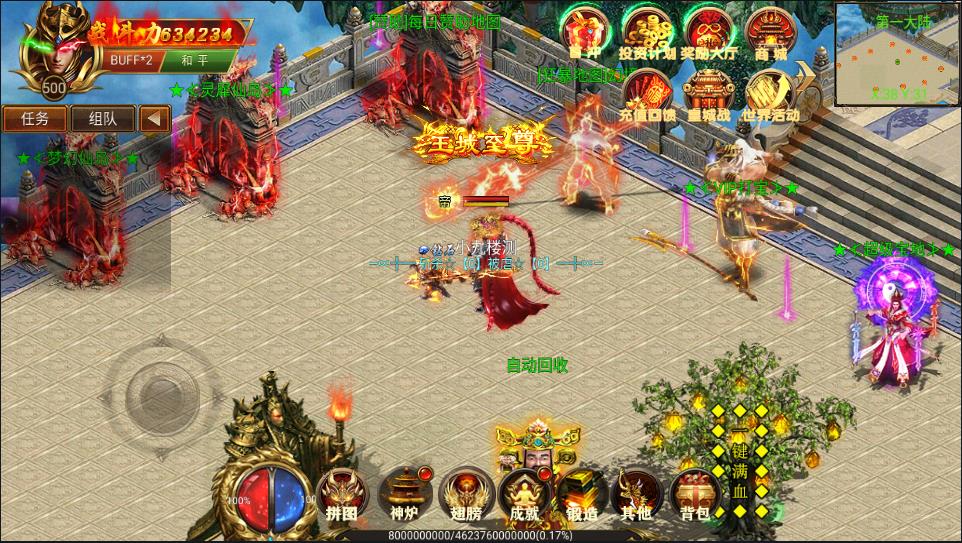Collapse the quest panel with the arrow button
This screenshot has height=543, width=962.
coord(153,118)
